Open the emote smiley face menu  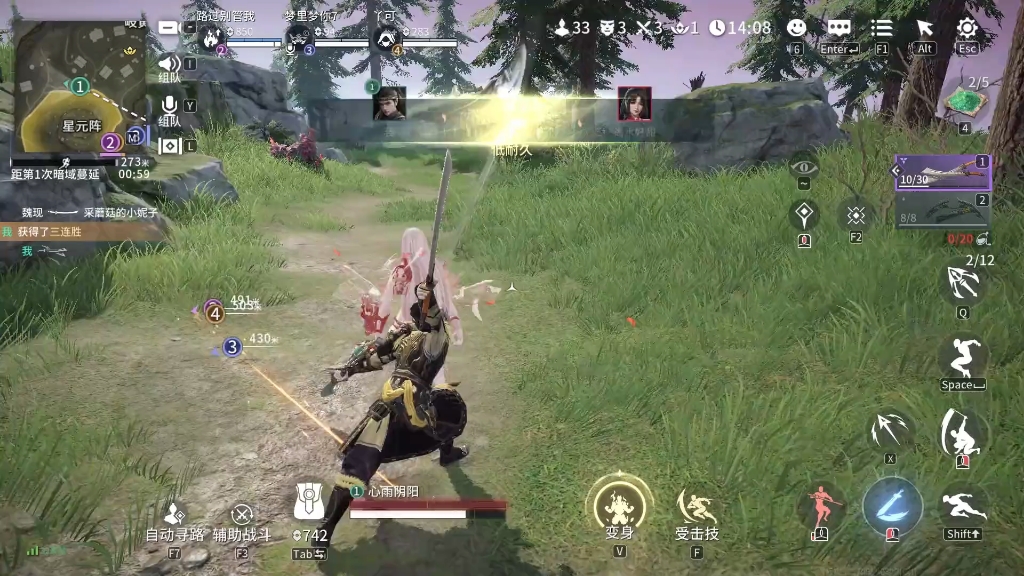coord(797,29)
